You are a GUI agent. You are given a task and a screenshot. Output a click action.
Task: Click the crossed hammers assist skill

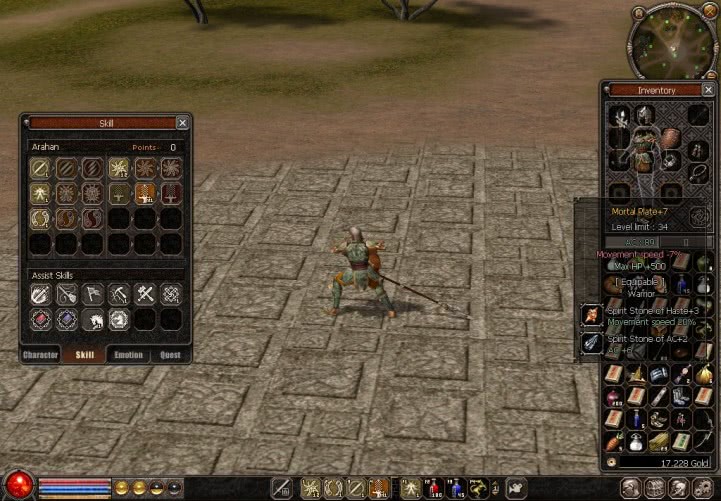tap(144, 294)
